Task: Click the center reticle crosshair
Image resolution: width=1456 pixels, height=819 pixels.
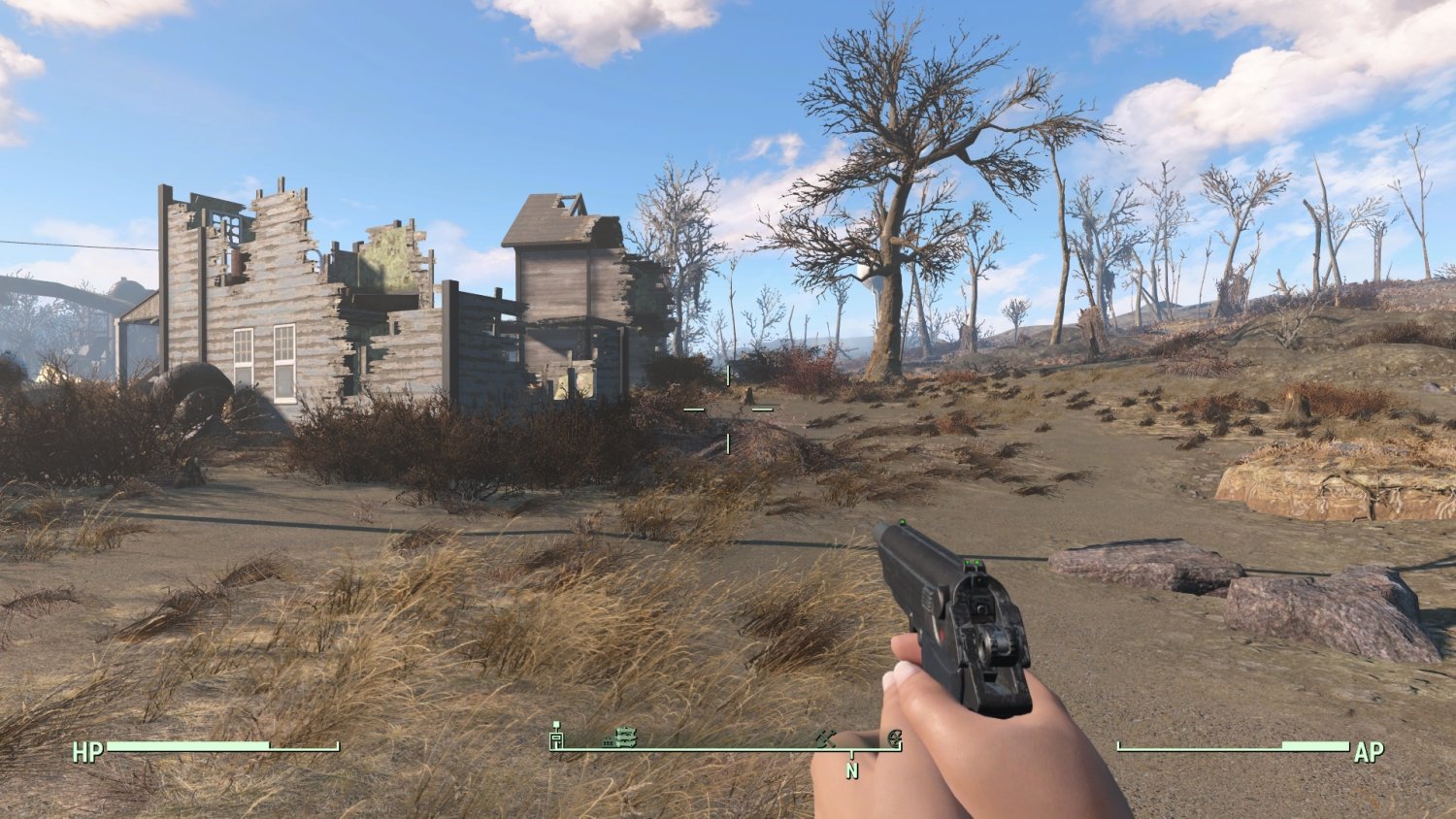Action: click(727, 409)
